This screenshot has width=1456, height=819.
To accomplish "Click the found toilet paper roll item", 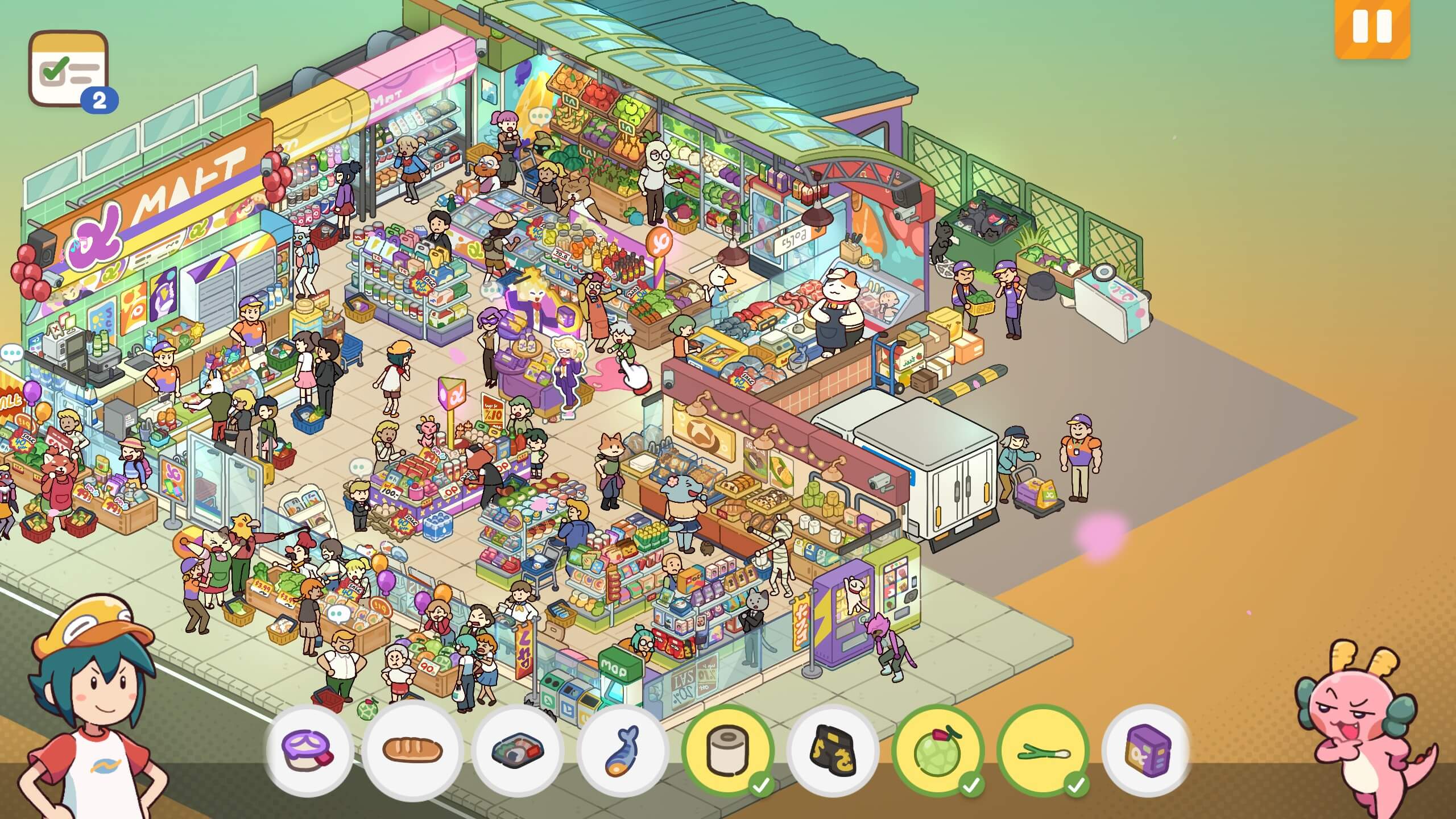I will (727, 751).
